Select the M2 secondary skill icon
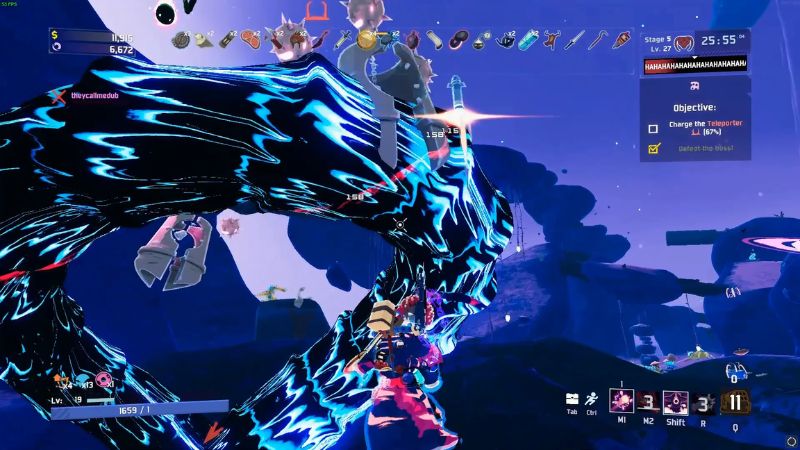The height and width of the screenshot is (450, 800). point(647,403)
